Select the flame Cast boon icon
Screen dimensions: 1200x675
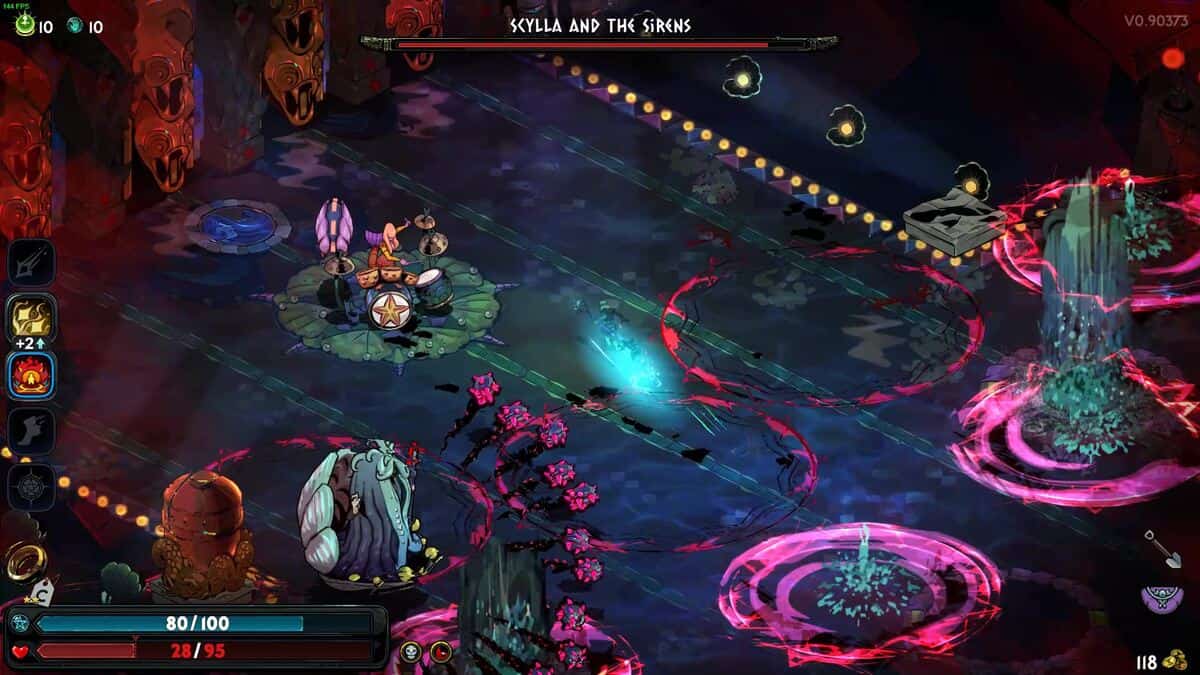(x=32, y=375)
